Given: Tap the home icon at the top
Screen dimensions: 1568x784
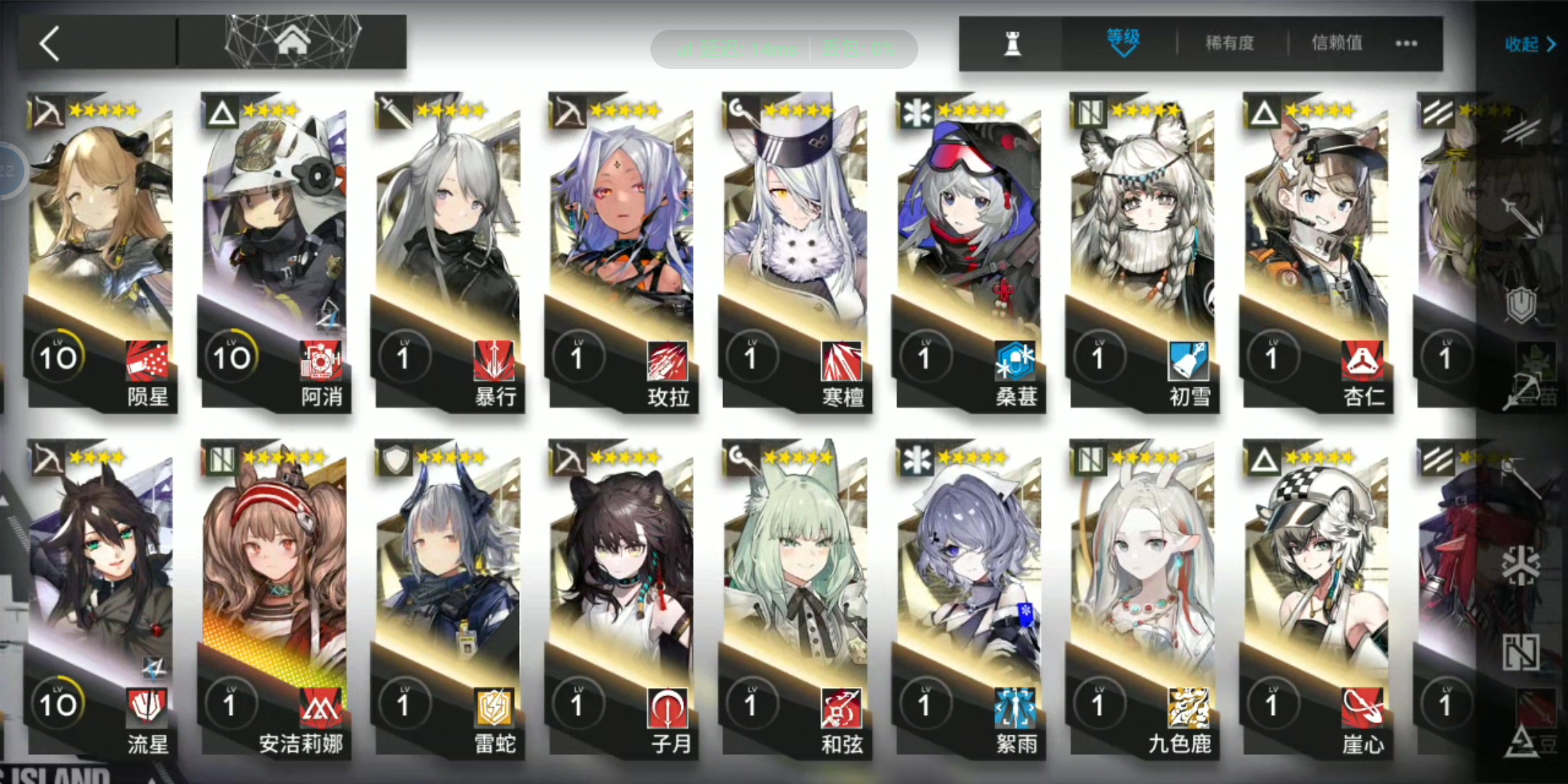Looking at the screenshot, I should (293, 40).
